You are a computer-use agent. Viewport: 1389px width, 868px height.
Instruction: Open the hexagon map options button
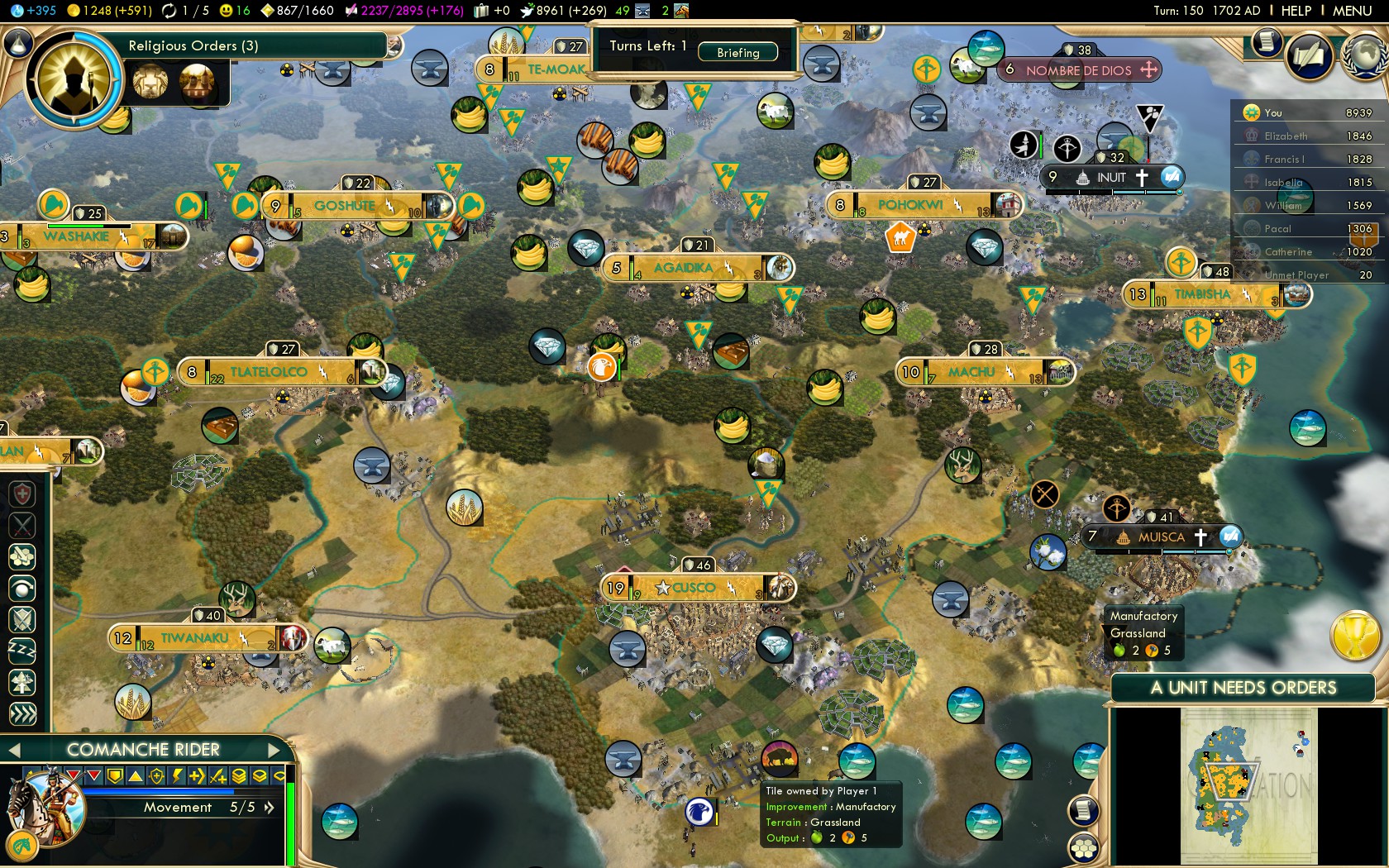[1084, 848]
